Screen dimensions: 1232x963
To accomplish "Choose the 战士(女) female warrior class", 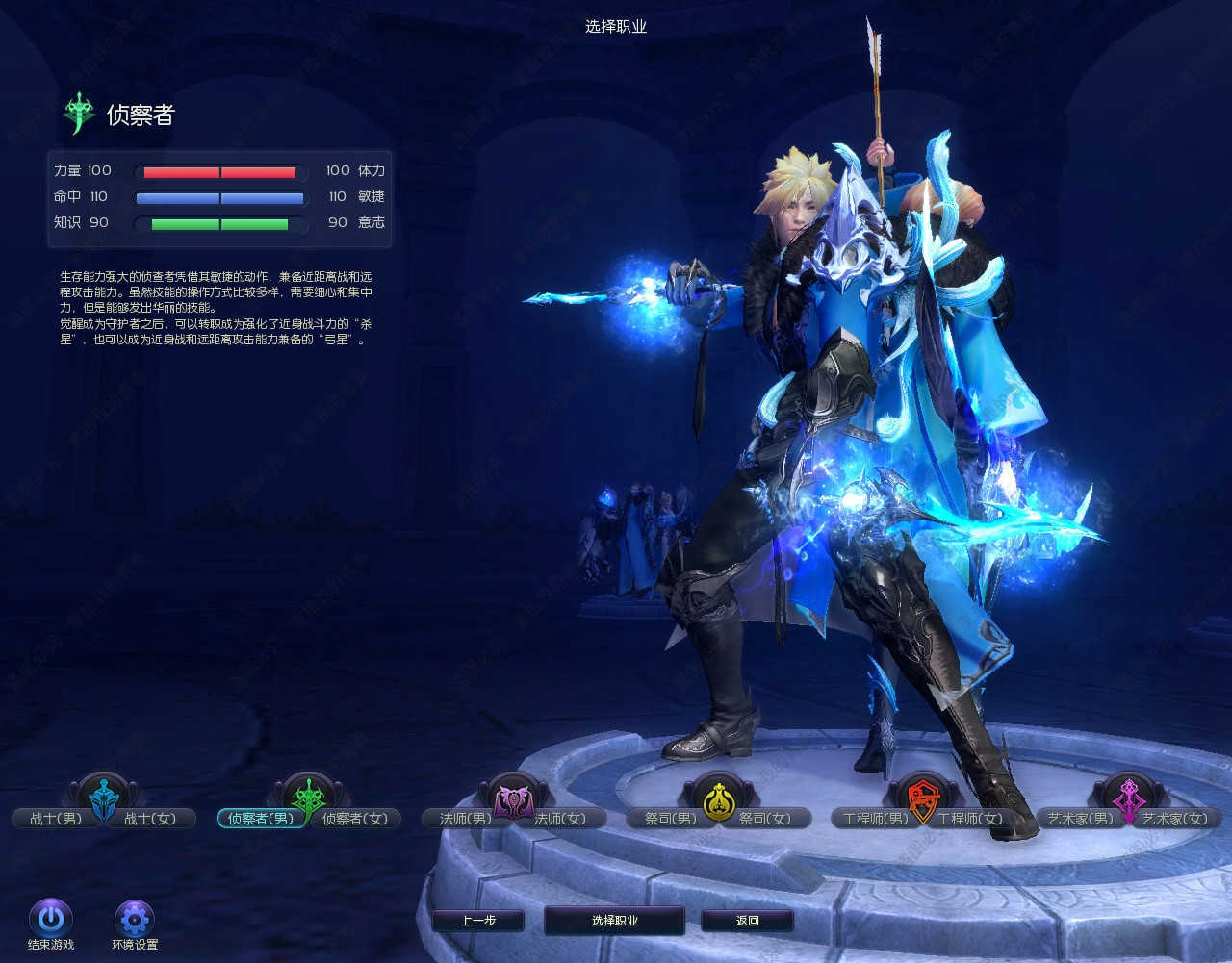I will pyautogui.click(x=150, y=819).
